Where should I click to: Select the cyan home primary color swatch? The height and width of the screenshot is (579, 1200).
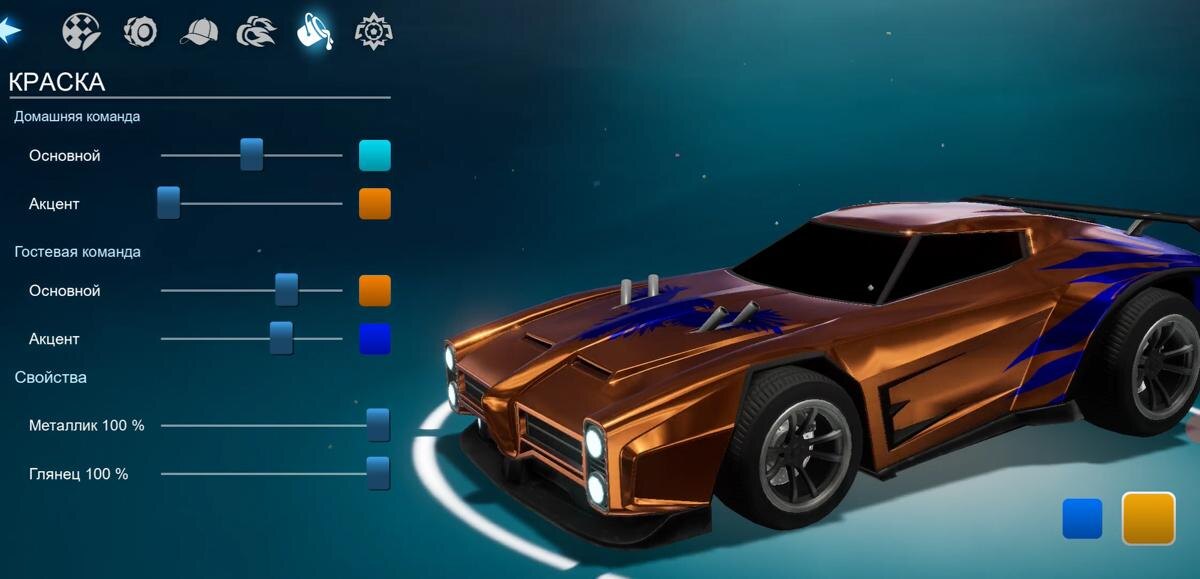(x=375, y=155)
